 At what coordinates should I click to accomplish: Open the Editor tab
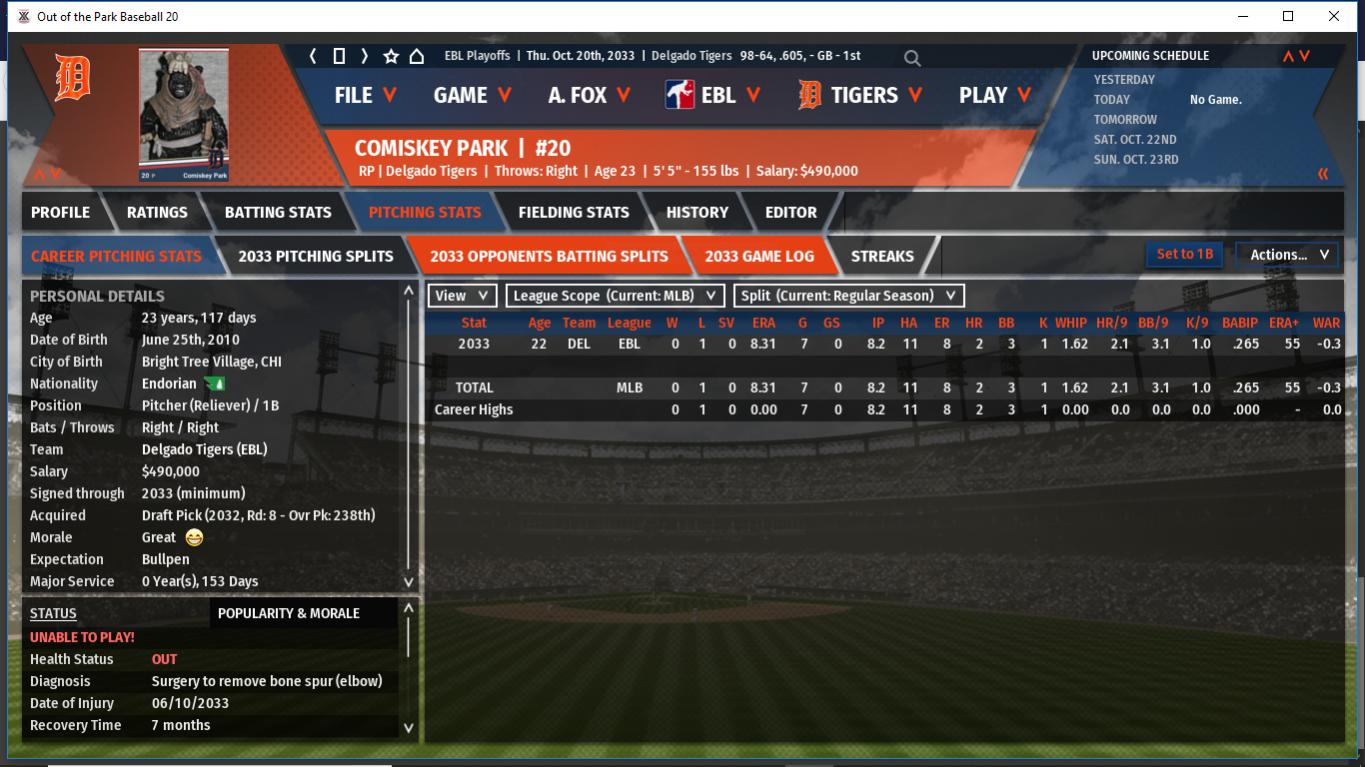click(791, 212)
